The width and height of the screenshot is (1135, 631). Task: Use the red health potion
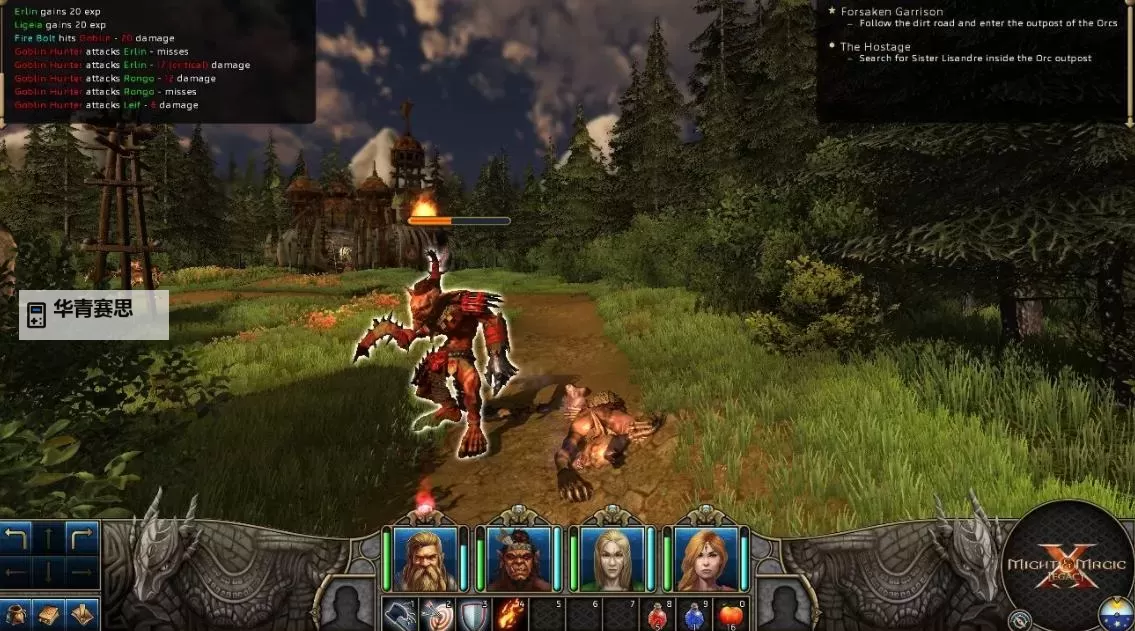(659, 615)
